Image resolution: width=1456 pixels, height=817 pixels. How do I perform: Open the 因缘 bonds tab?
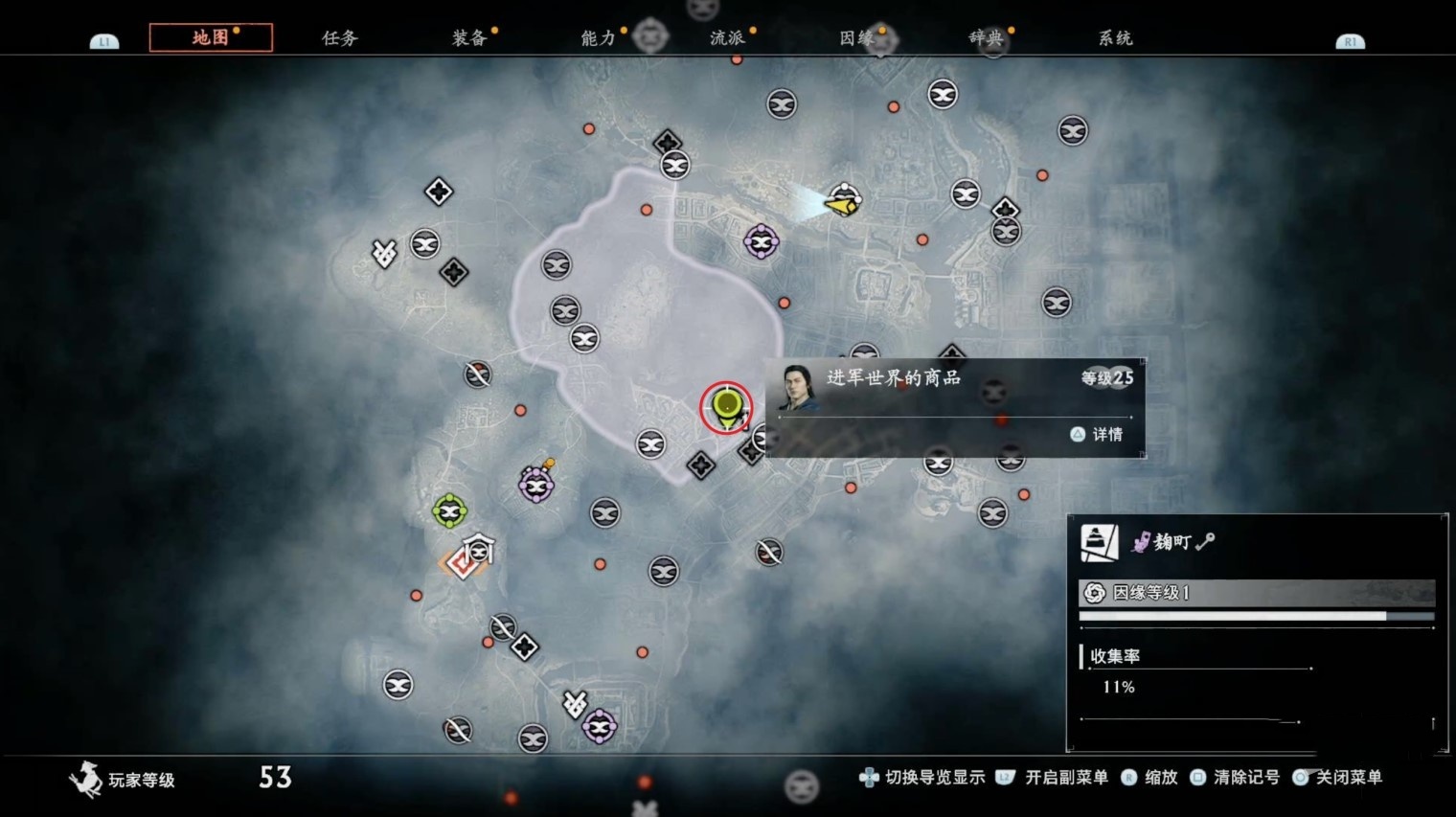(856, 38)
